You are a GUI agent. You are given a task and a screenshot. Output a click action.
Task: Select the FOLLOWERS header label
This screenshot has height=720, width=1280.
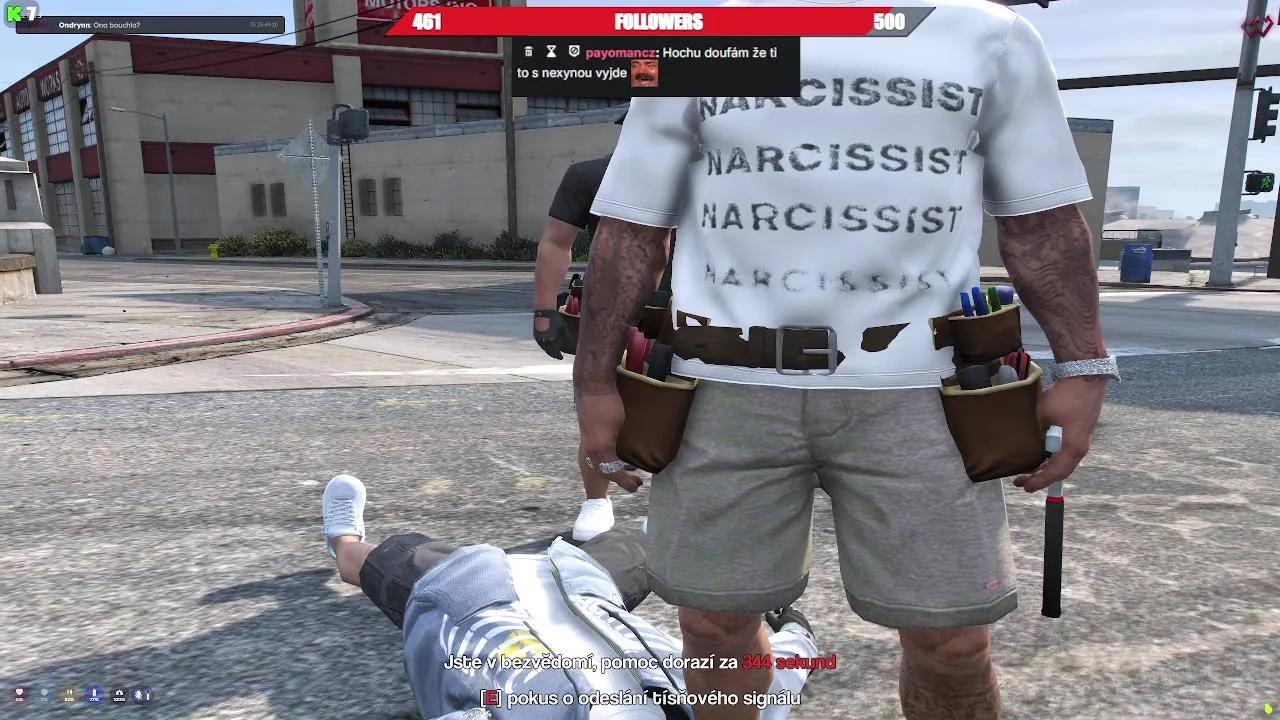[657, 21]
